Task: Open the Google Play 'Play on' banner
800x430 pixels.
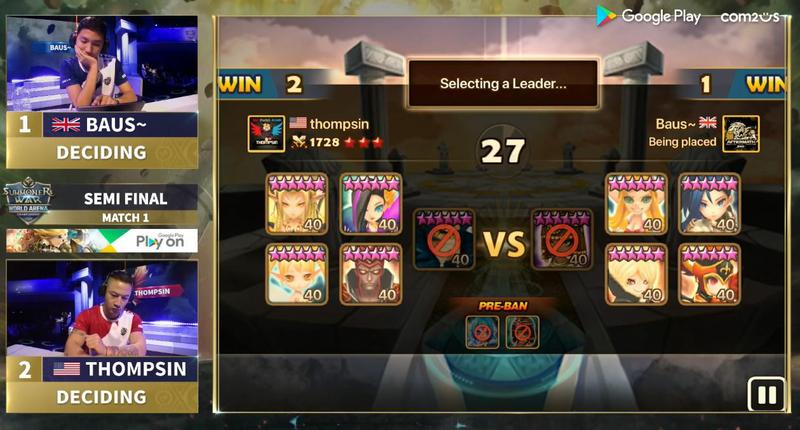Action: [101, 241]
